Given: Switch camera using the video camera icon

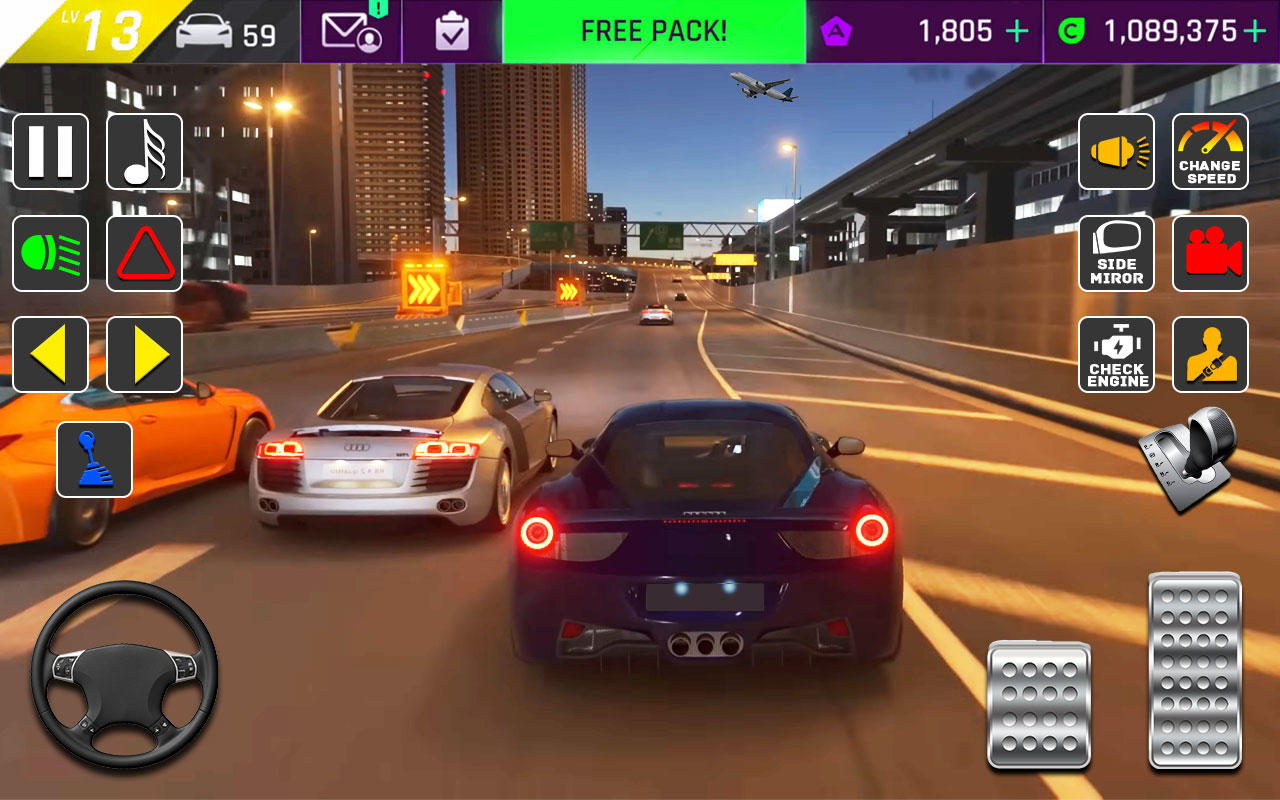Looking at the screenshot, I should pos(1210,253).
